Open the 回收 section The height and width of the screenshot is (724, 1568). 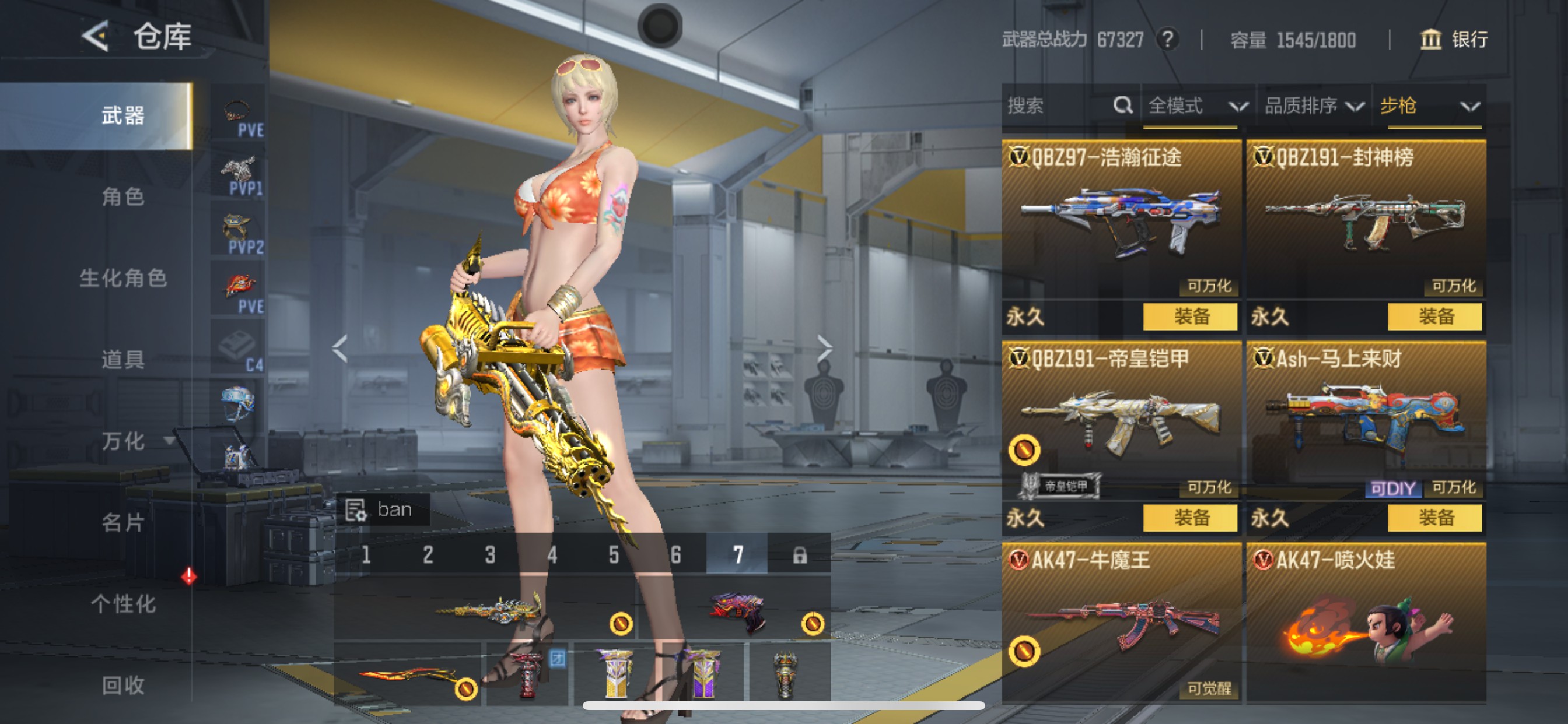tap(123, 685)
